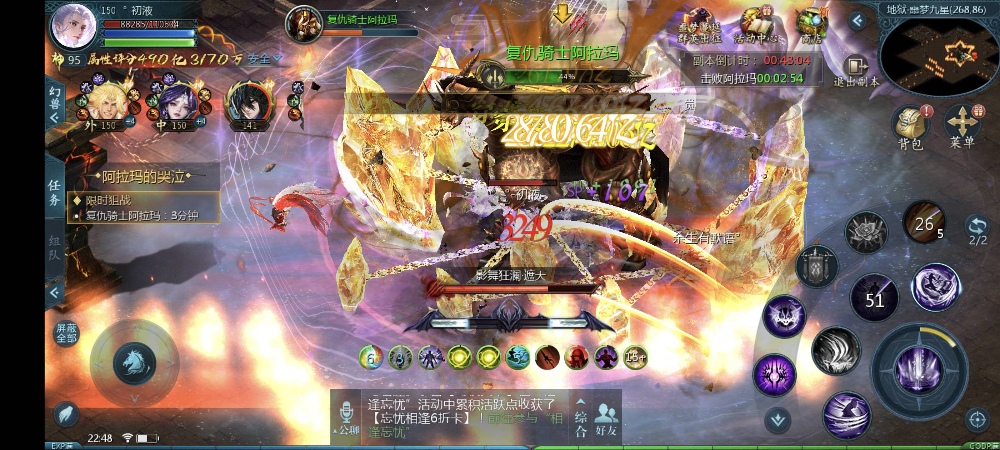The height and width of the screenshot is (450, 1000).
Task: Switch to the 任务 quest tab
Action: (56, 194)
